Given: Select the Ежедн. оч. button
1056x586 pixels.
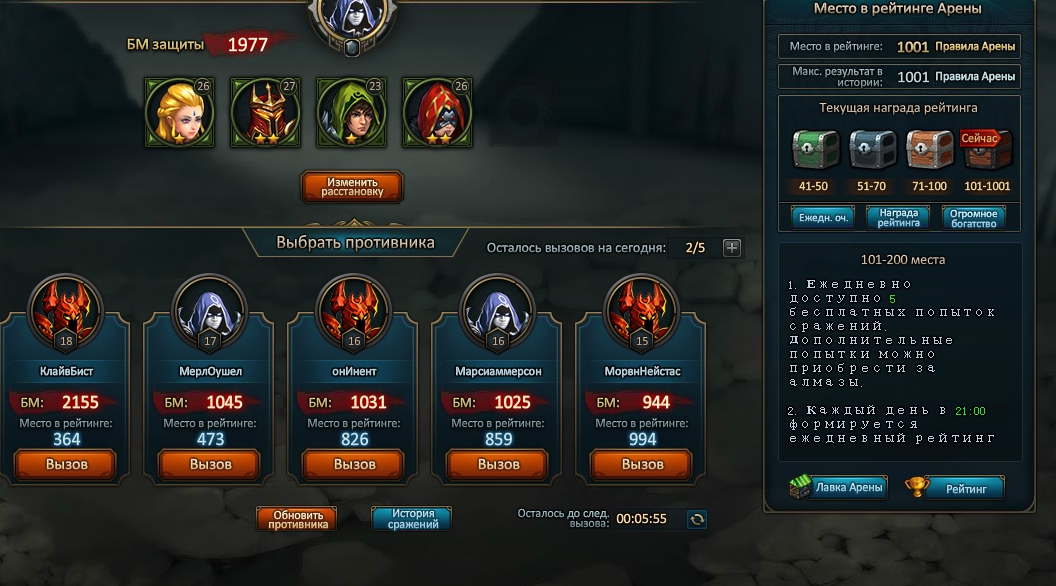Looking at the screenshot, I should tap(822, 217).
